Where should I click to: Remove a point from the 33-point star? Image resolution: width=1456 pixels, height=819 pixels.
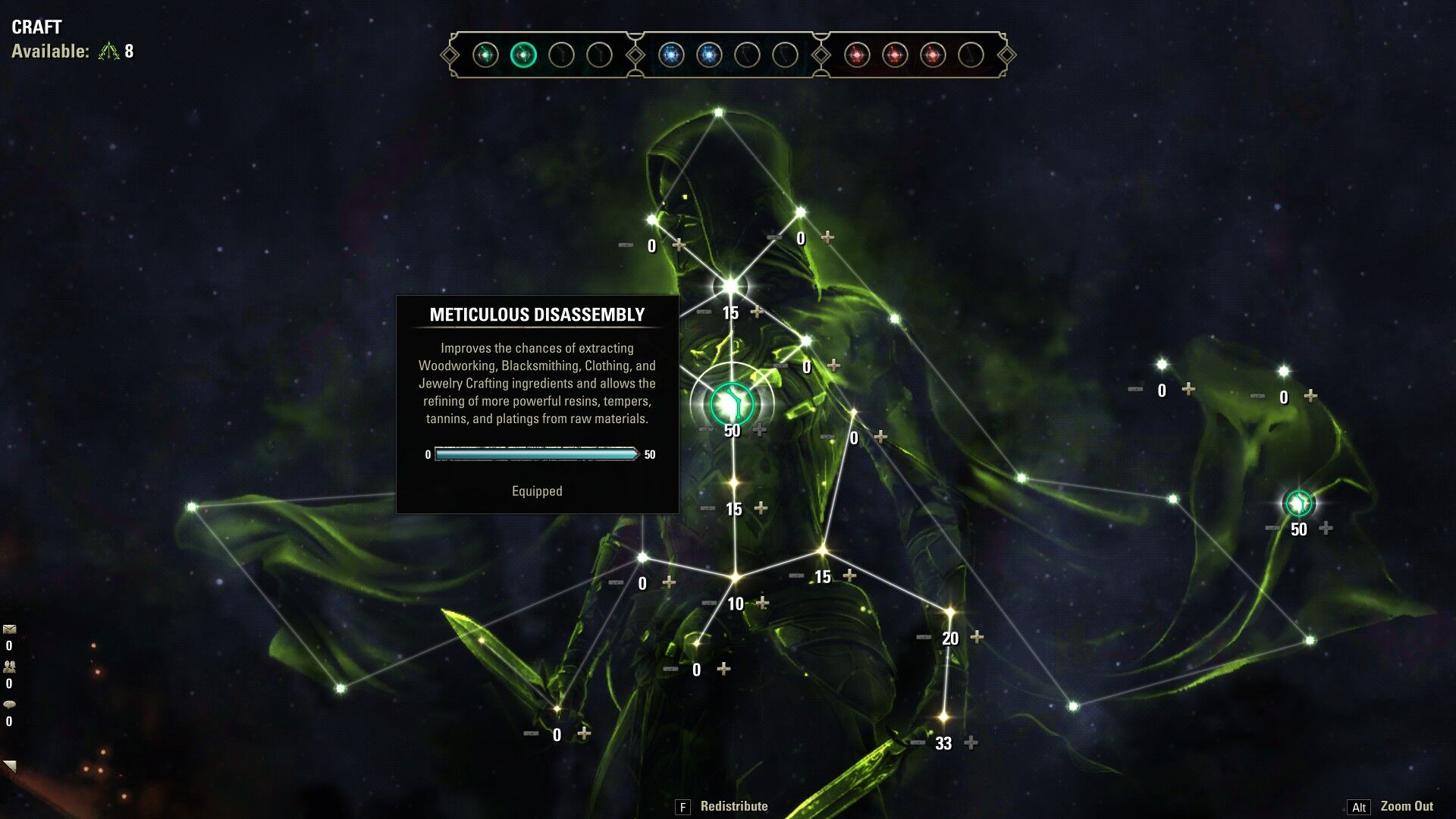918,742
